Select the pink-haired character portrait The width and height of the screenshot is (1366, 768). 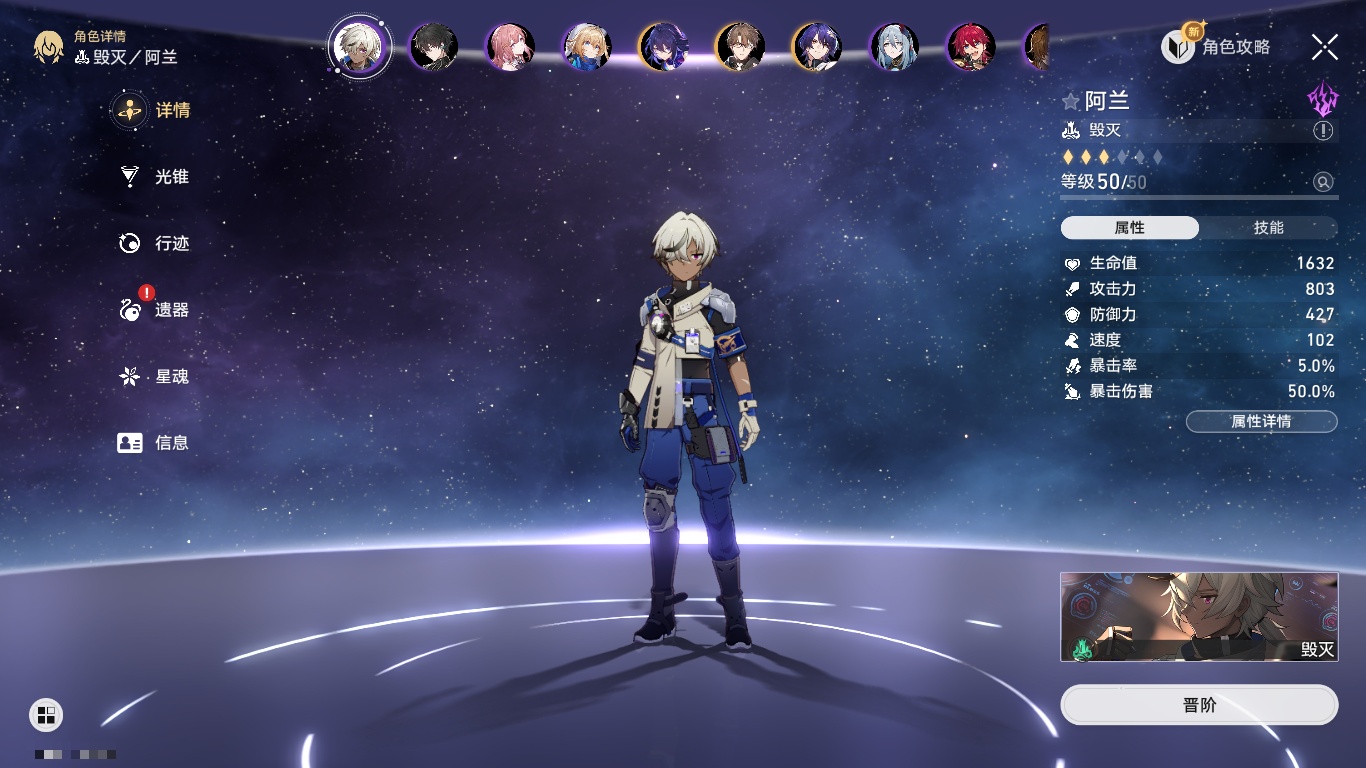510,47
